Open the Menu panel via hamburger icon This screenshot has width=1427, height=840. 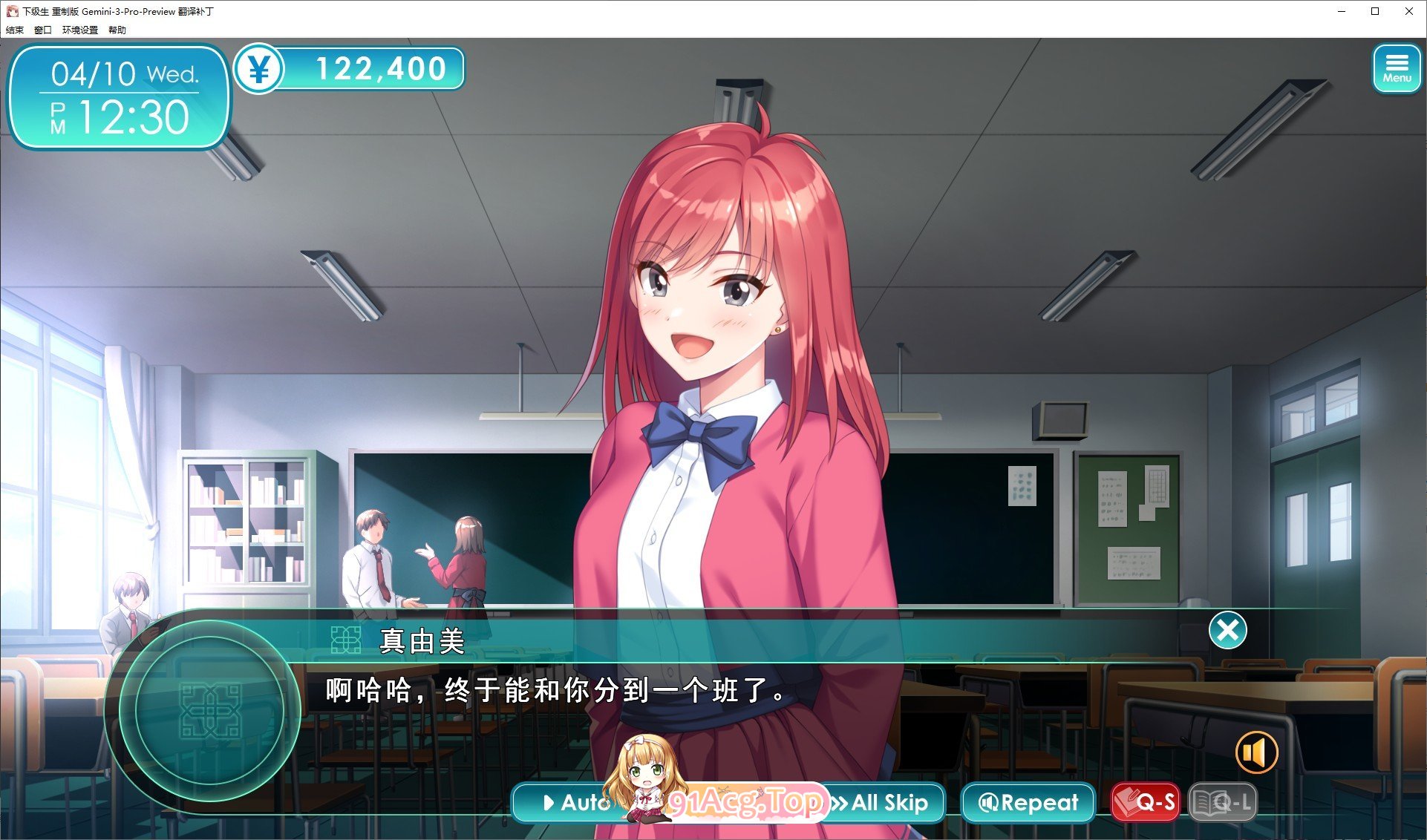1397,68
